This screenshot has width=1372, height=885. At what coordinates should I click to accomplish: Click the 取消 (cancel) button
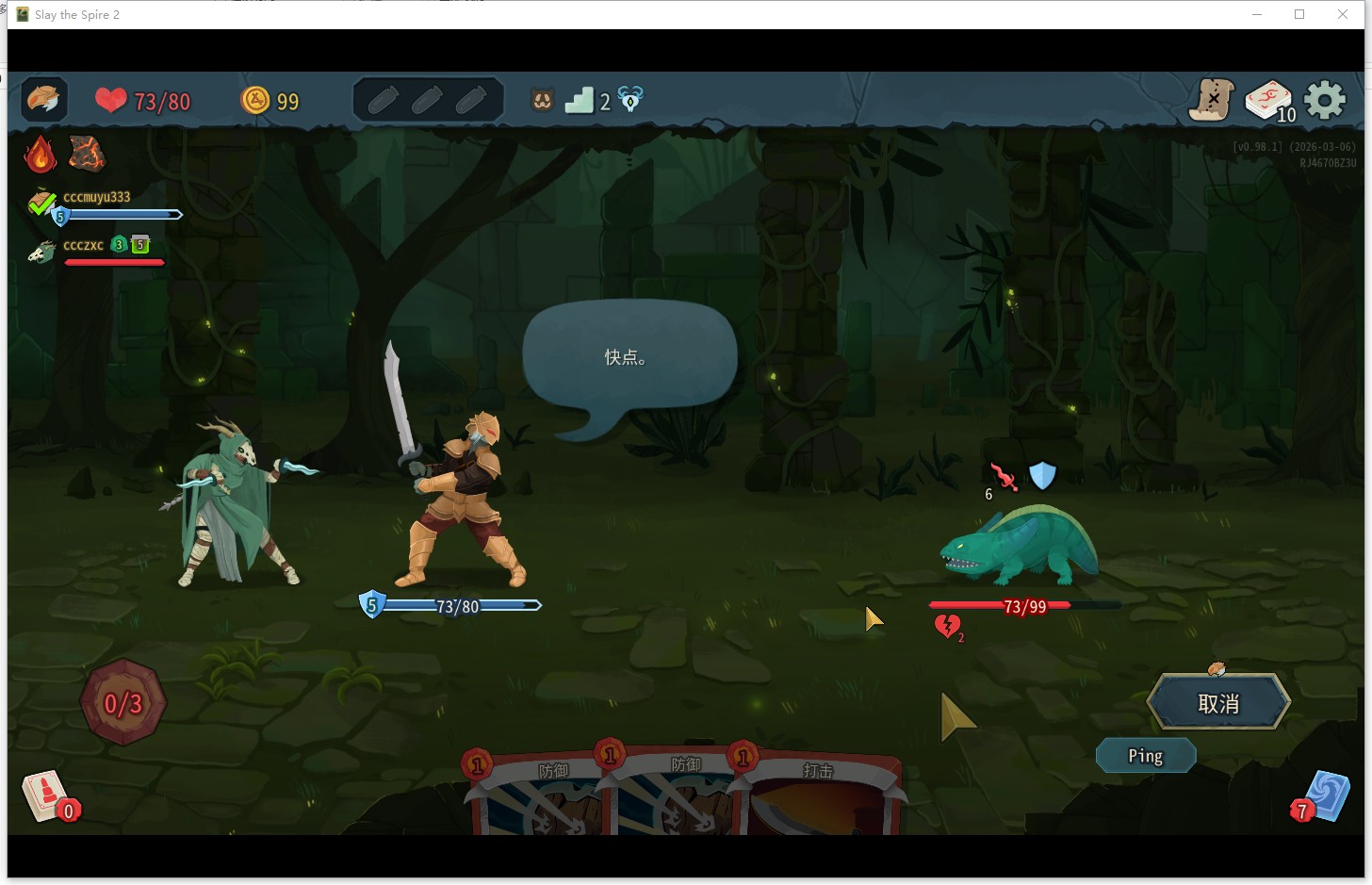coord(1217,703)
